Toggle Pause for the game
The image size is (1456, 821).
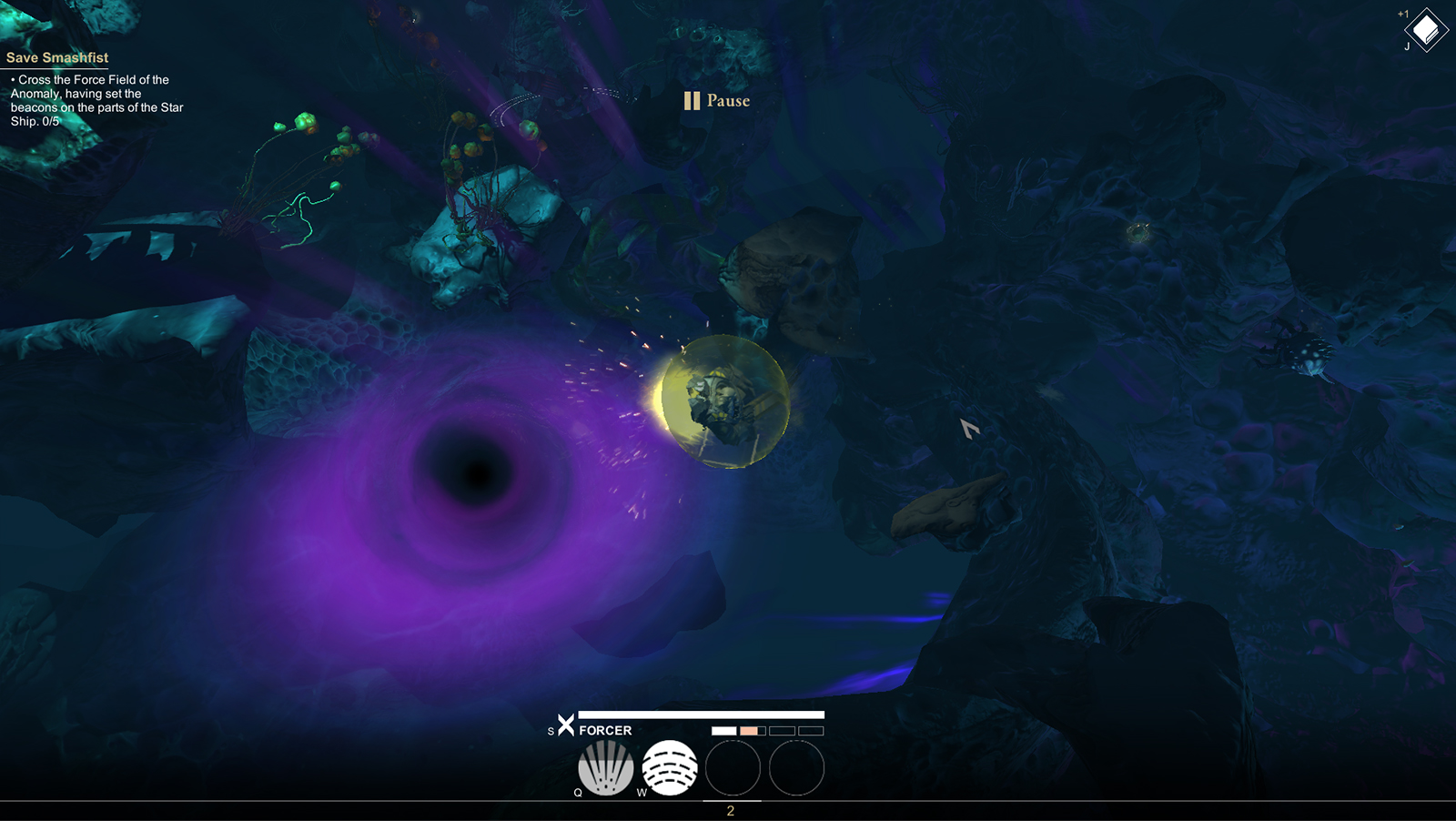(727, 101)
